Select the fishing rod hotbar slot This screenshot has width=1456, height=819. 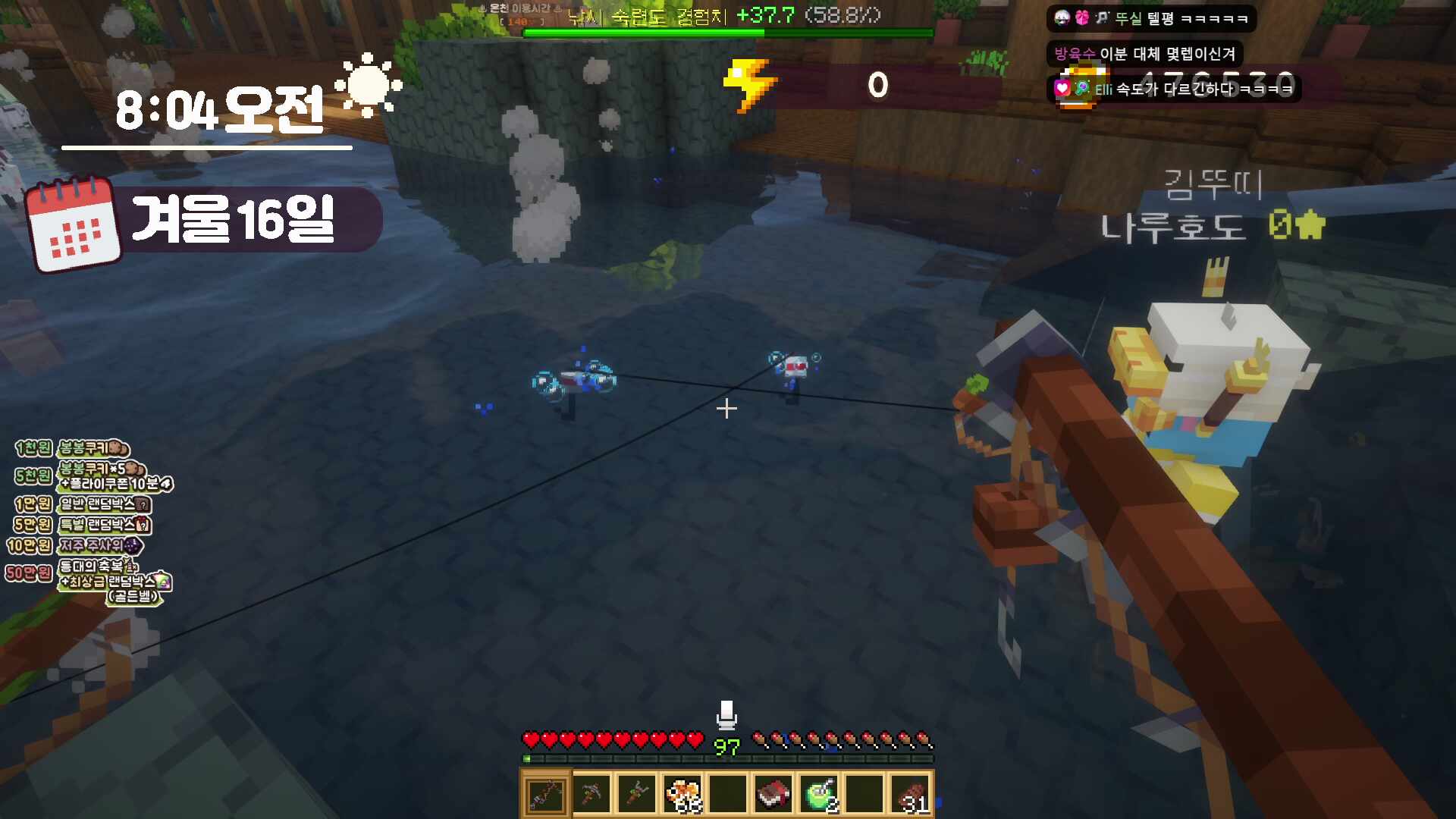coord(545,795)
